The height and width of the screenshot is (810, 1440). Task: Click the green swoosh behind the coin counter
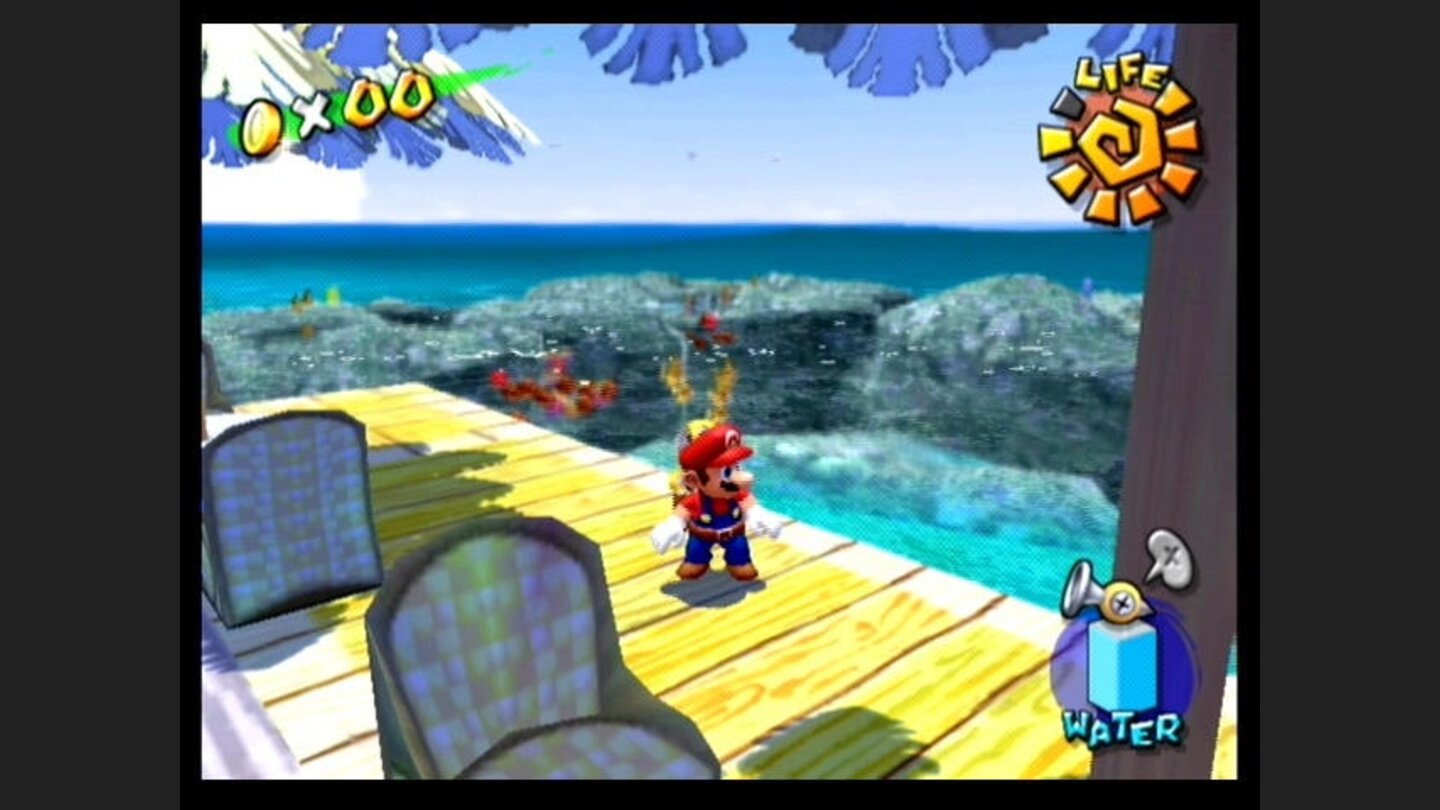point(460,82)
